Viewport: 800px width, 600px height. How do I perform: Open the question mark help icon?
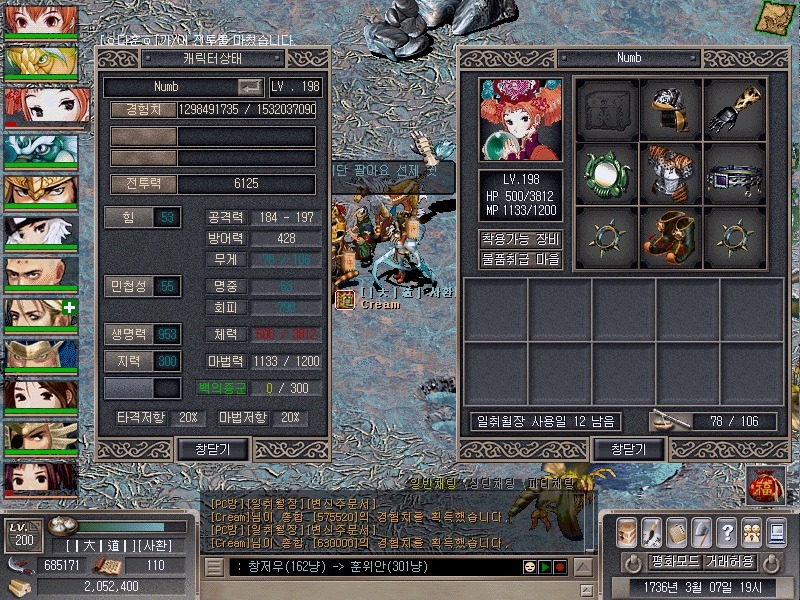coord(727,531)
